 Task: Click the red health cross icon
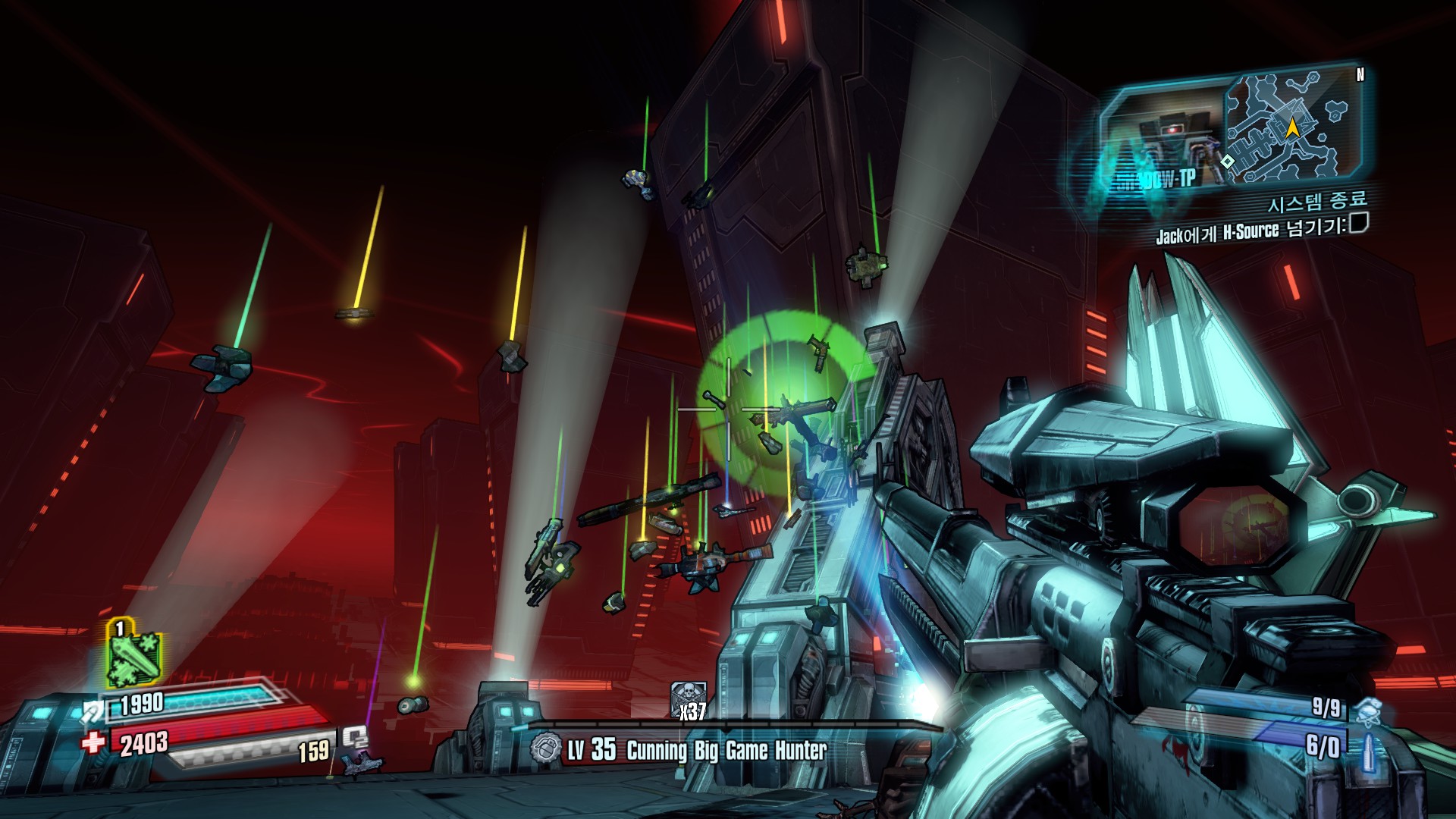pos(93,741)
